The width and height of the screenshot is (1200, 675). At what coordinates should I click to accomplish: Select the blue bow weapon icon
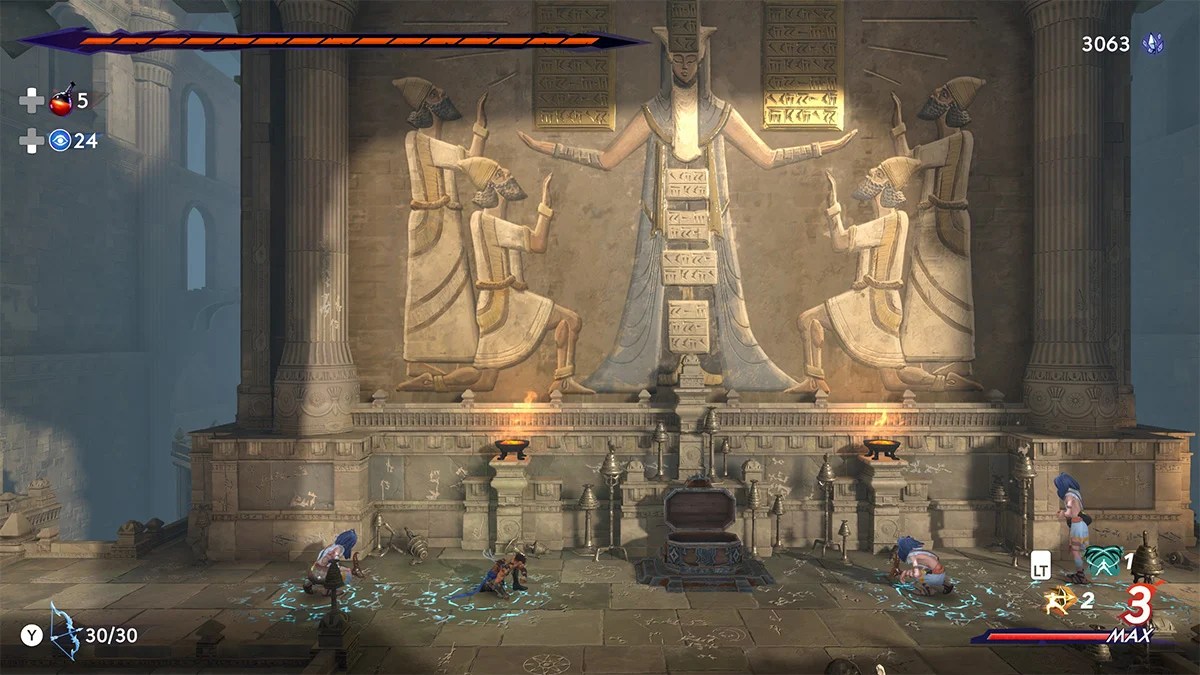coord(65,632)
